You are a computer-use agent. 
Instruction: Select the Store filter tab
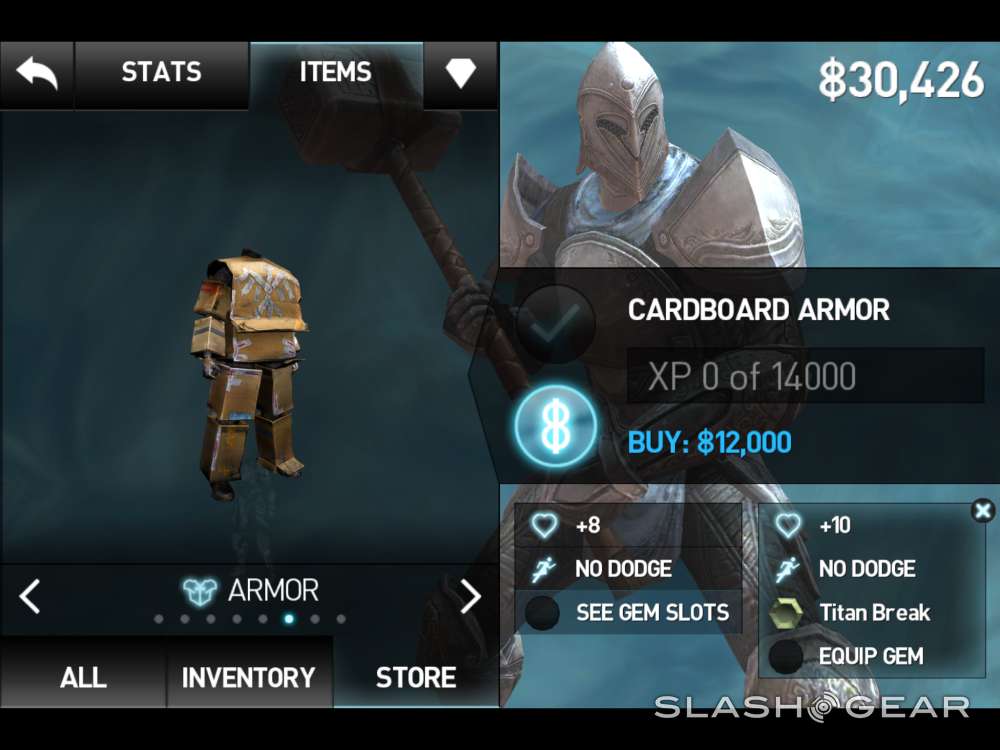click(416, 677)
